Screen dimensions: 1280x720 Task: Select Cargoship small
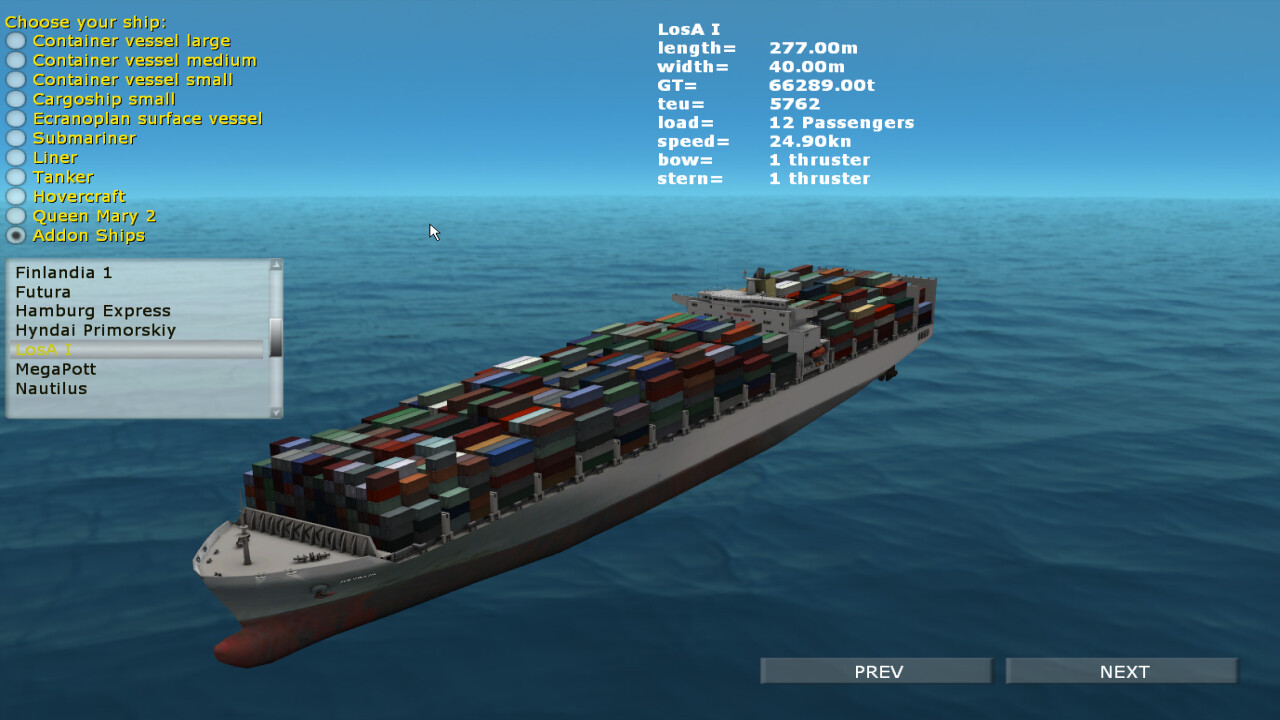[x=15, y=99]
